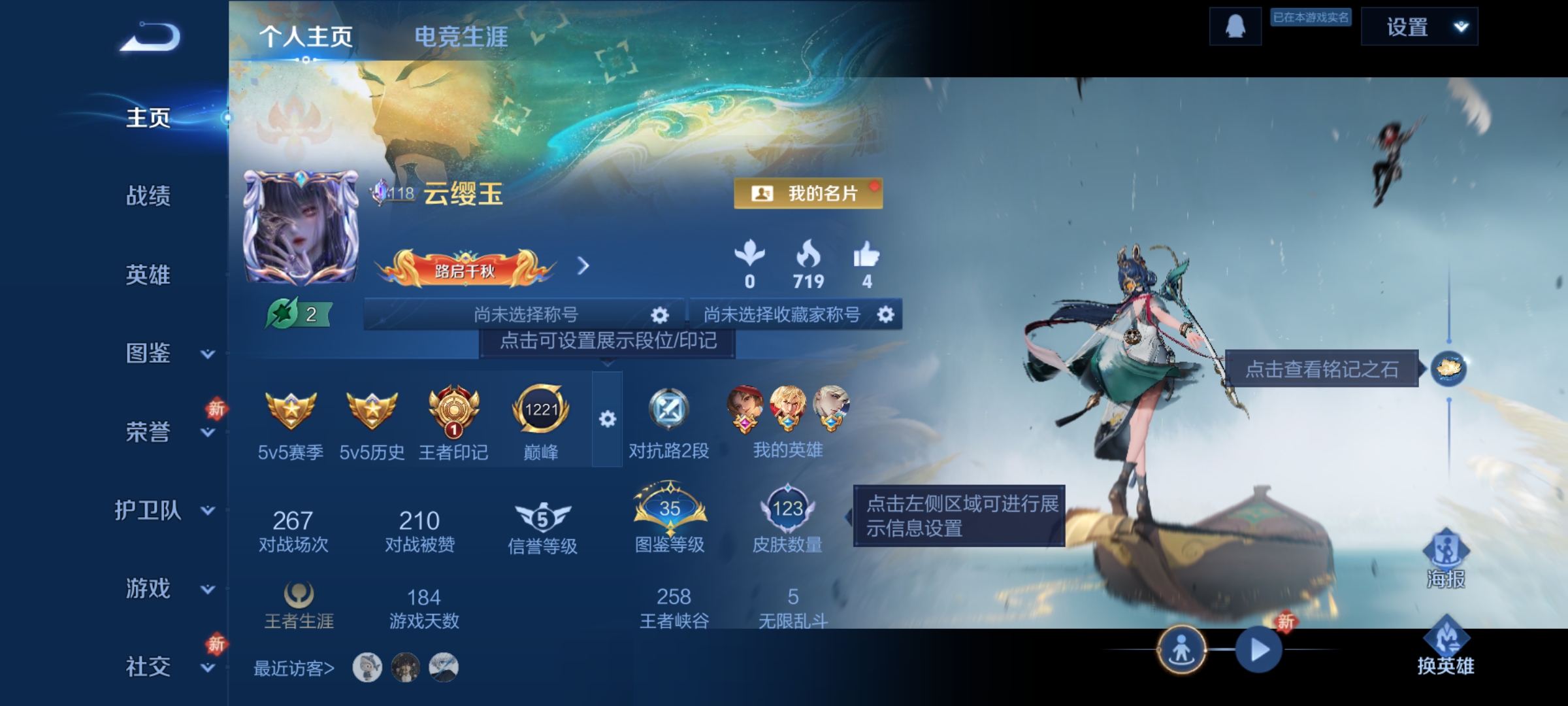This screenshot has height=706, width=1568.
Task: Open gear beside 尚未选择收藏家称号
Action: point(885,314)
